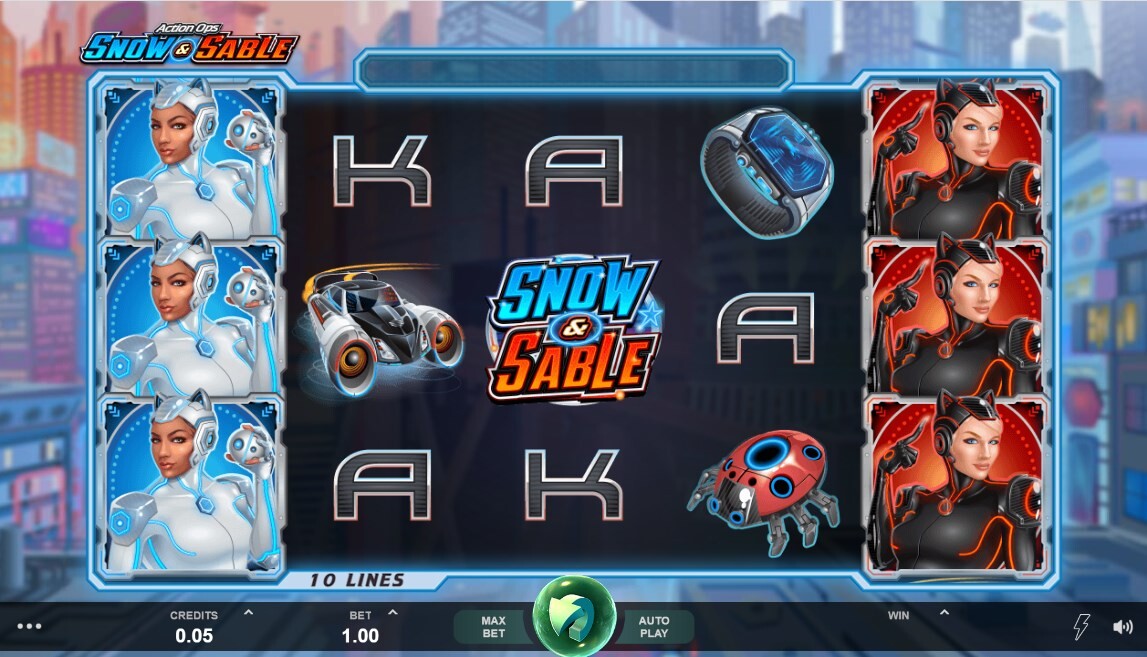Set the wager with Max Bet
The width and height of the screenshot is (1147, 657).
point(493,627)
